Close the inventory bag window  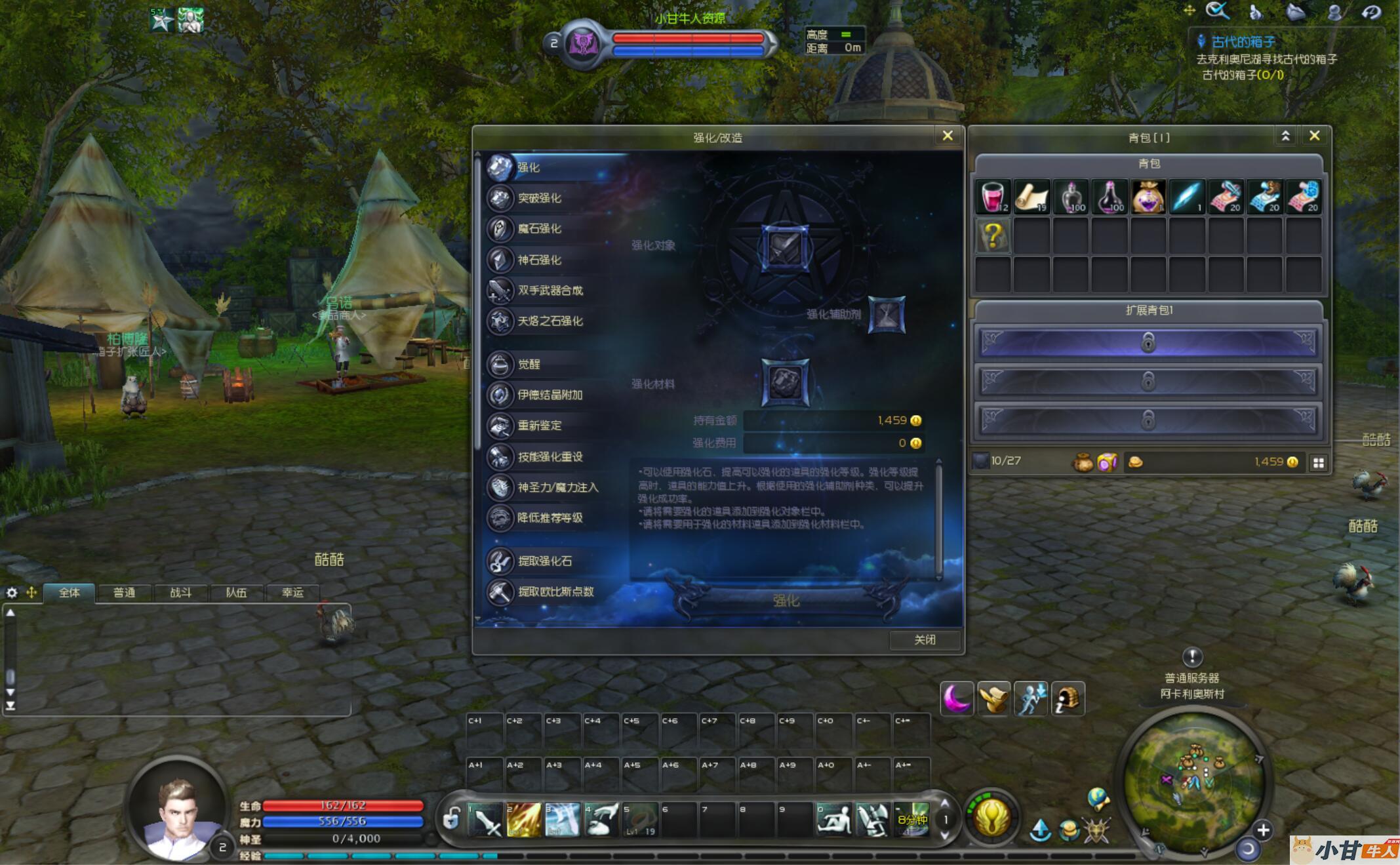tap(1314, 136)
